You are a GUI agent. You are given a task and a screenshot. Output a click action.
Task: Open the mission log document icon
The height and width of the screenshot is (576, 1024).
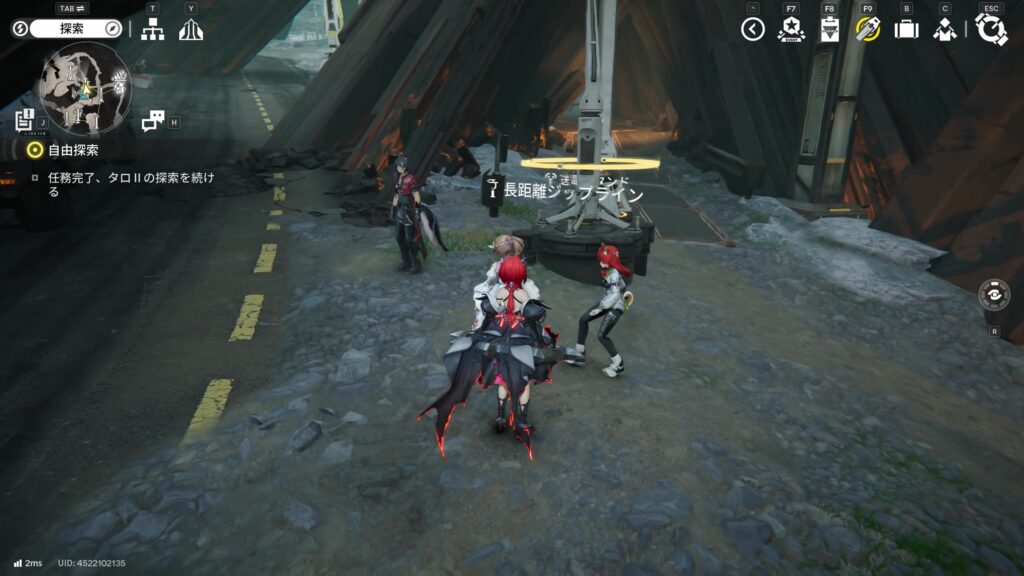(x=25, y=120)
